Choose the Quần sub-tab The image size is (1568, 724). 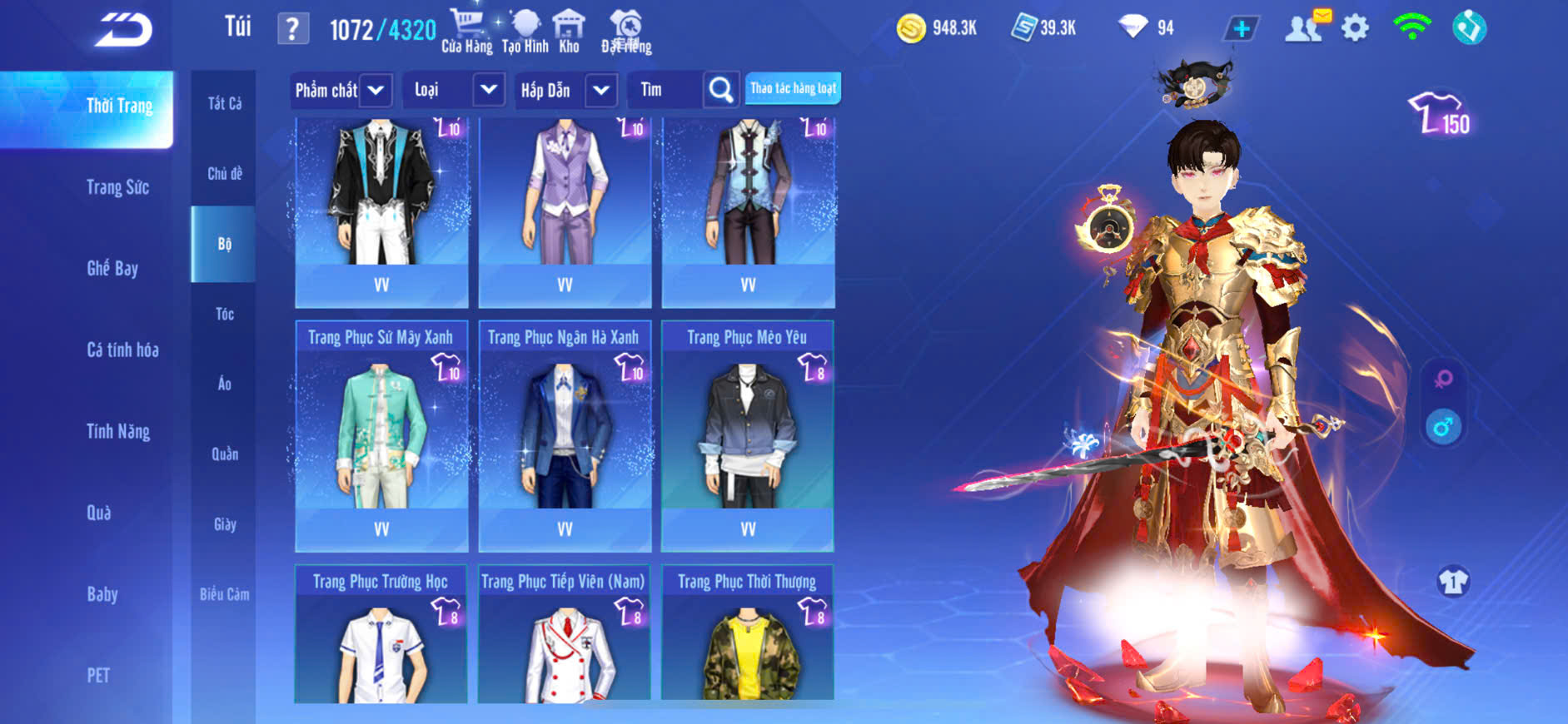click(x=224, y=454)
